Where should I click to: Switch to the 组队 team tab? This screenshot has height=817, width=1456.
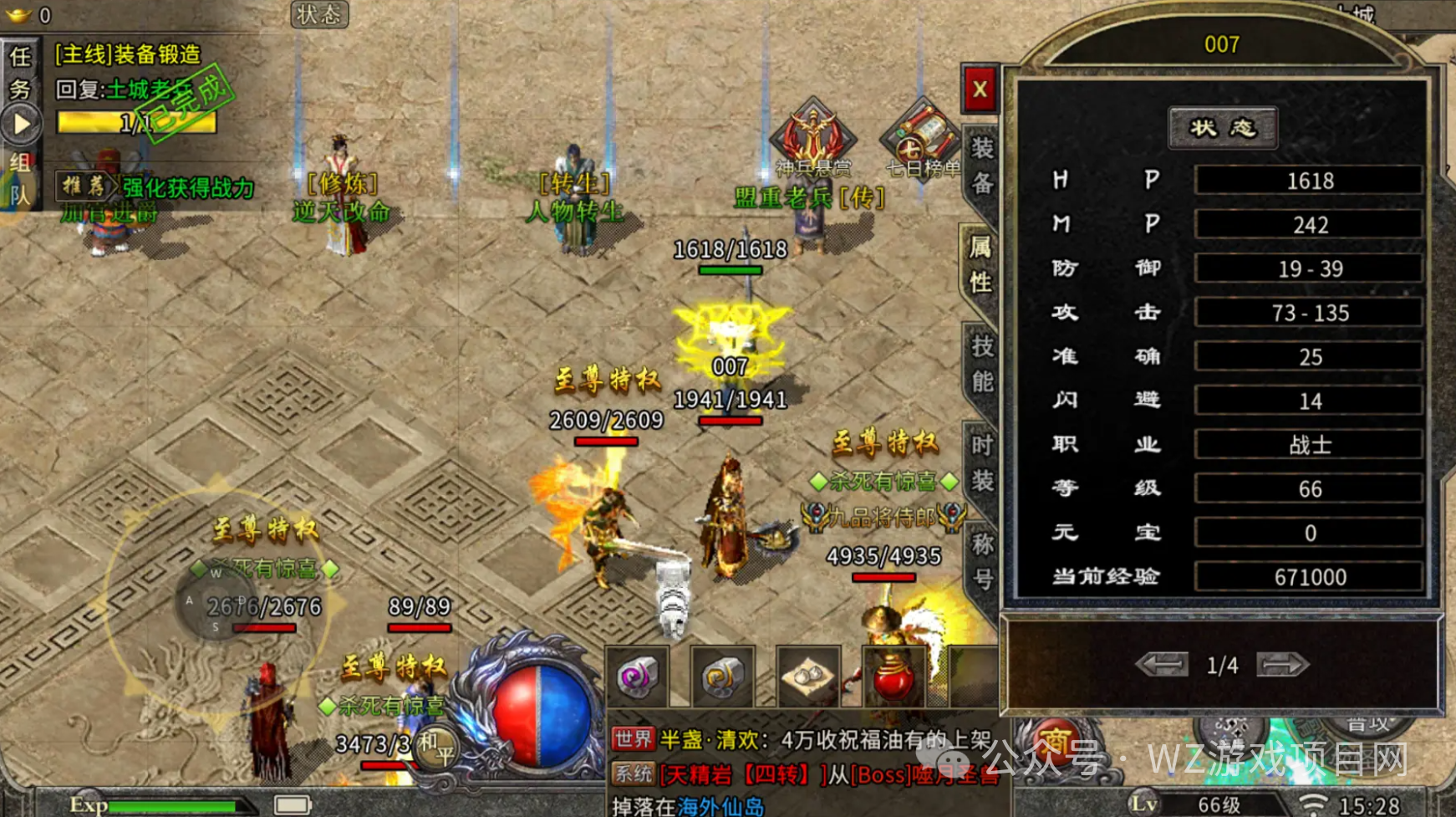click(x=20, y=178)
